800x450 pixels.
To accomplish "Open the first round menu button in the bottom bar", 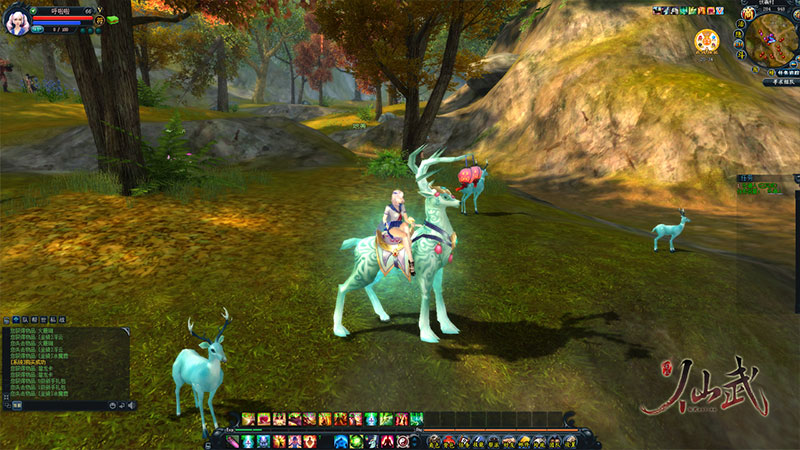I will point(434,441).
